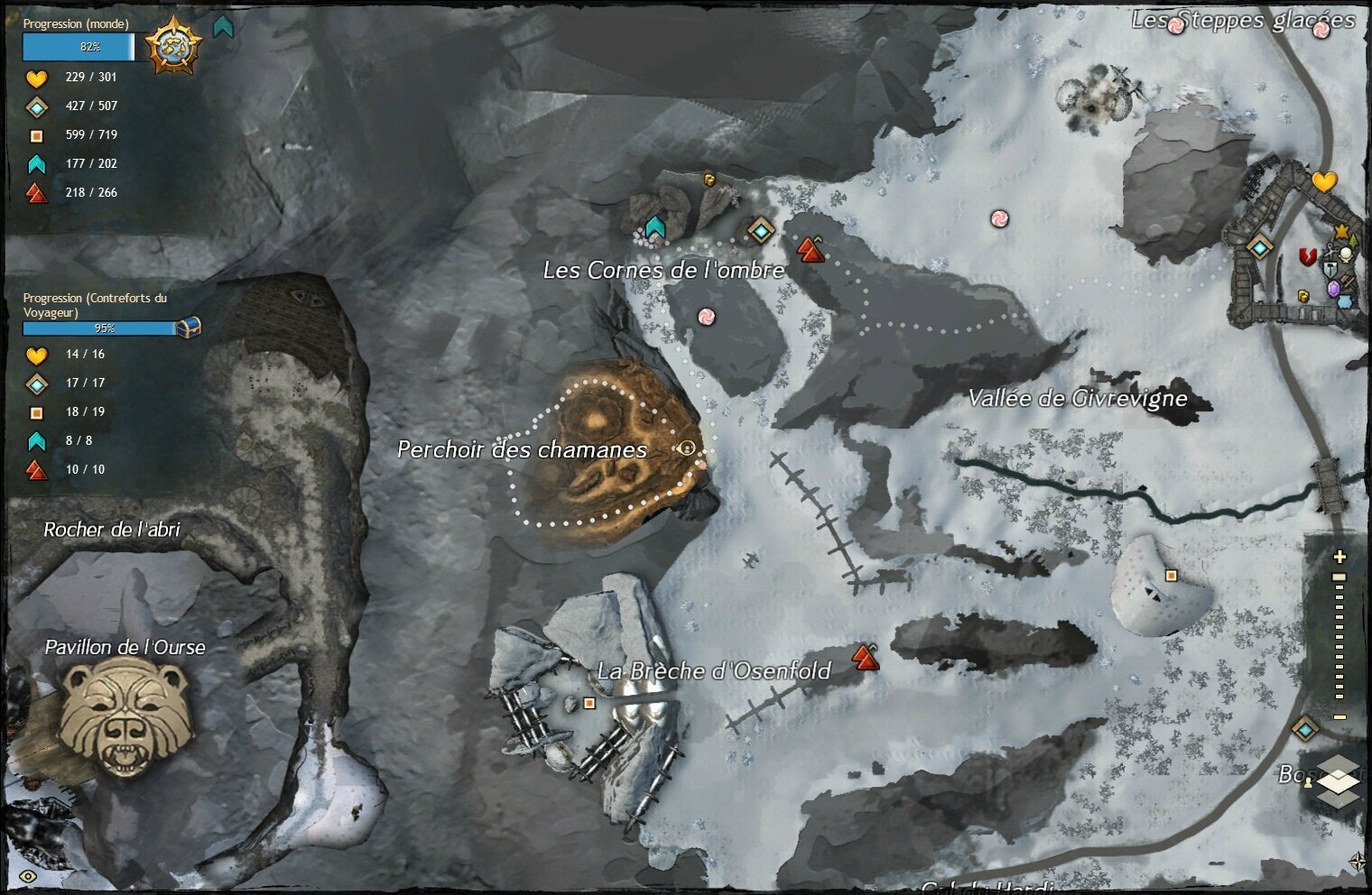Open the world completion star badge
Screen dimensions: 1372x895
pos(172,46)
